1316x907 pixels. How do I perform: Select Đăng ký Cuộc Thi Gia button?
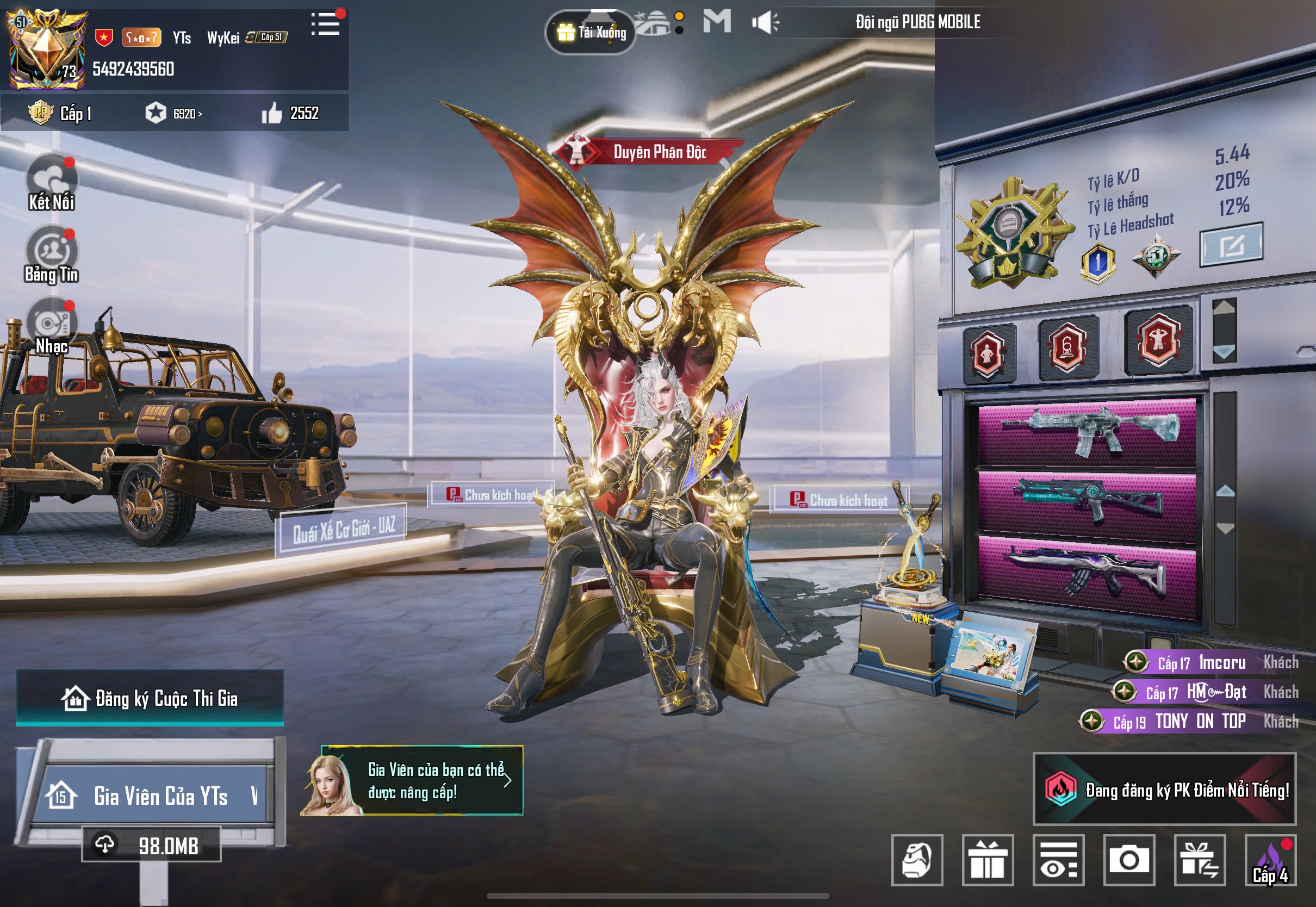[x=150, y=698]
